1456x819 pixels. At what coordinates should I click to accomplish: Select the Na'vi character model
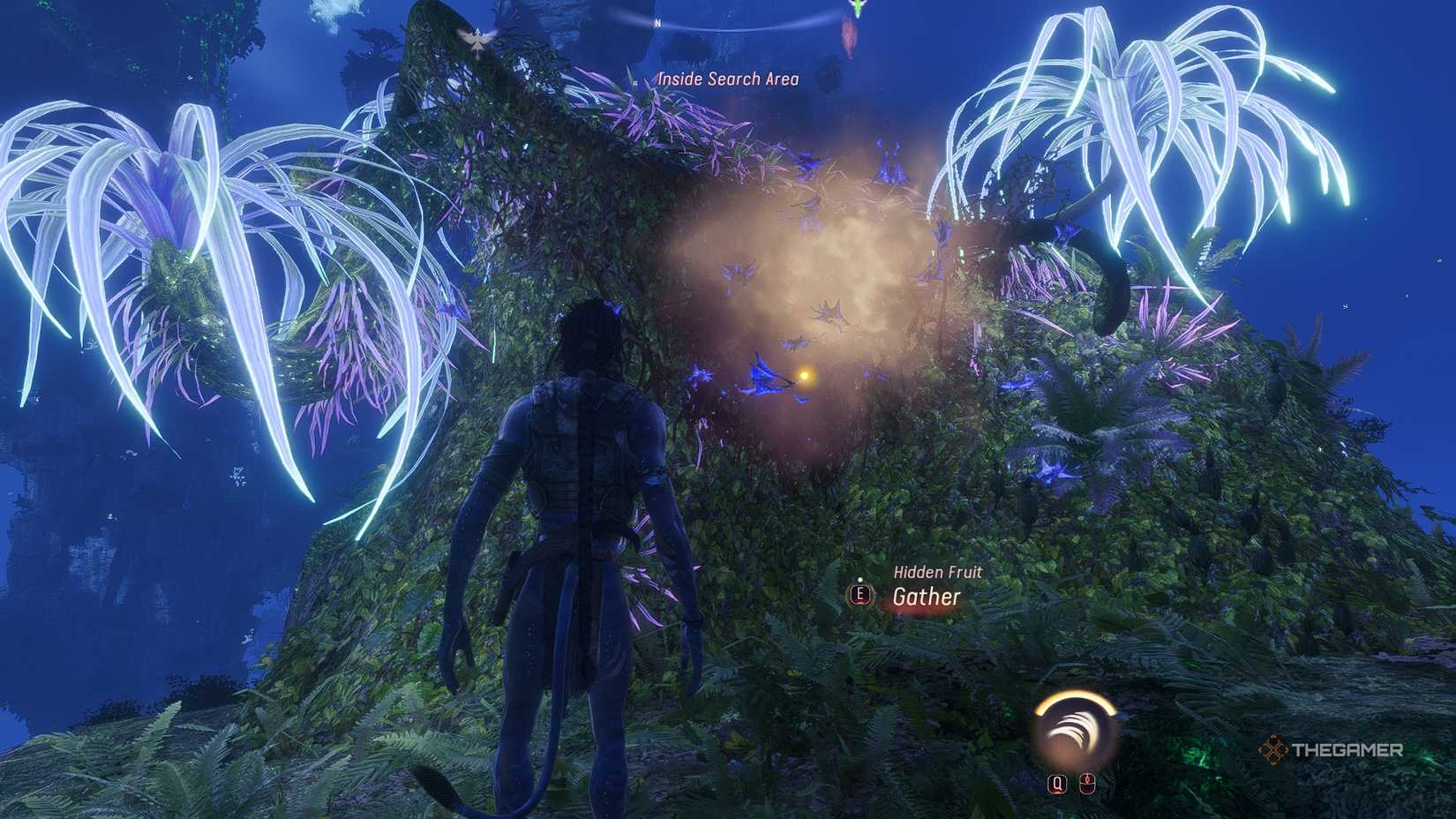tap(574, 530)
